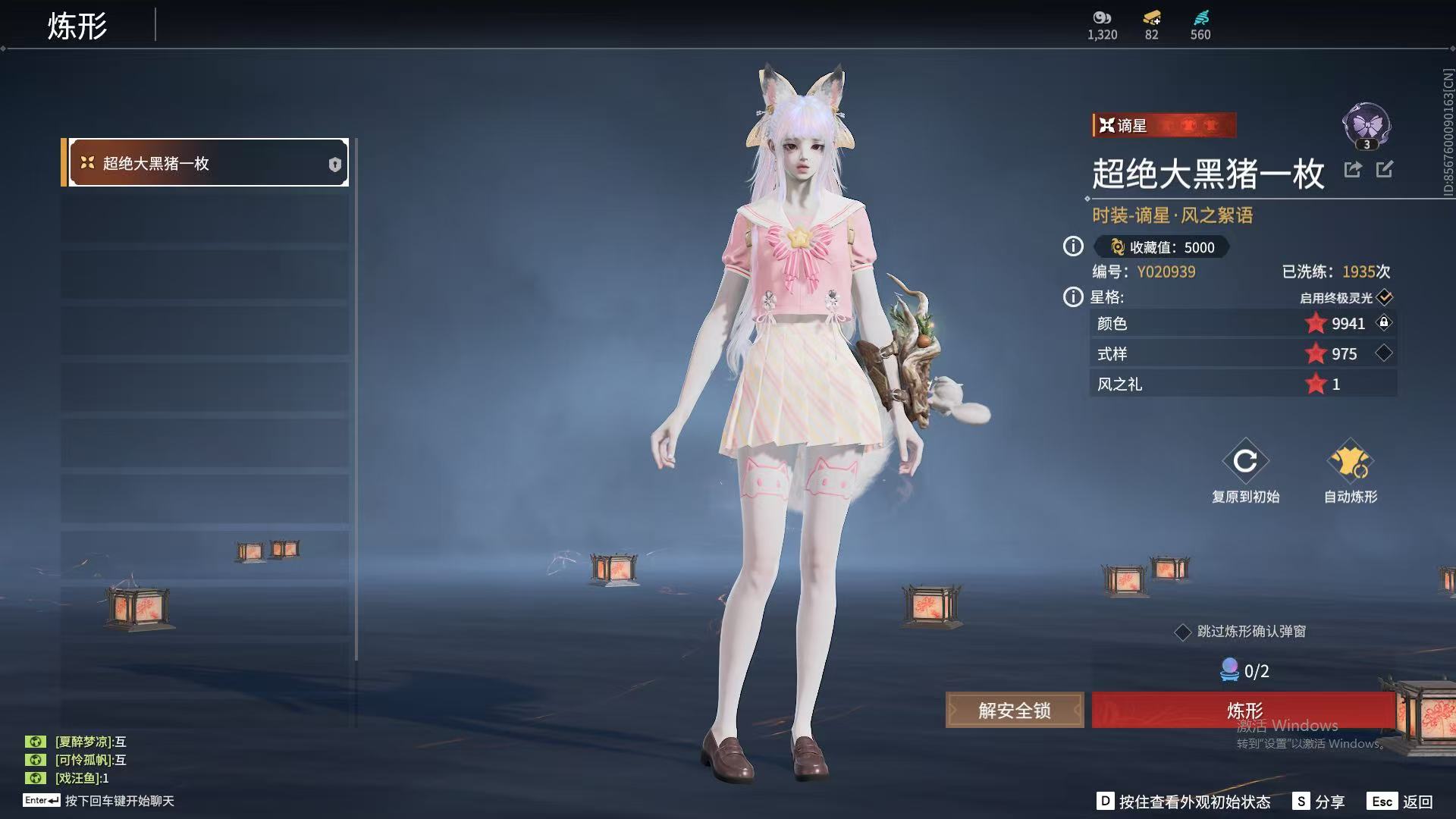Show the 星格 info tooltip

[x=1073, y=297]
